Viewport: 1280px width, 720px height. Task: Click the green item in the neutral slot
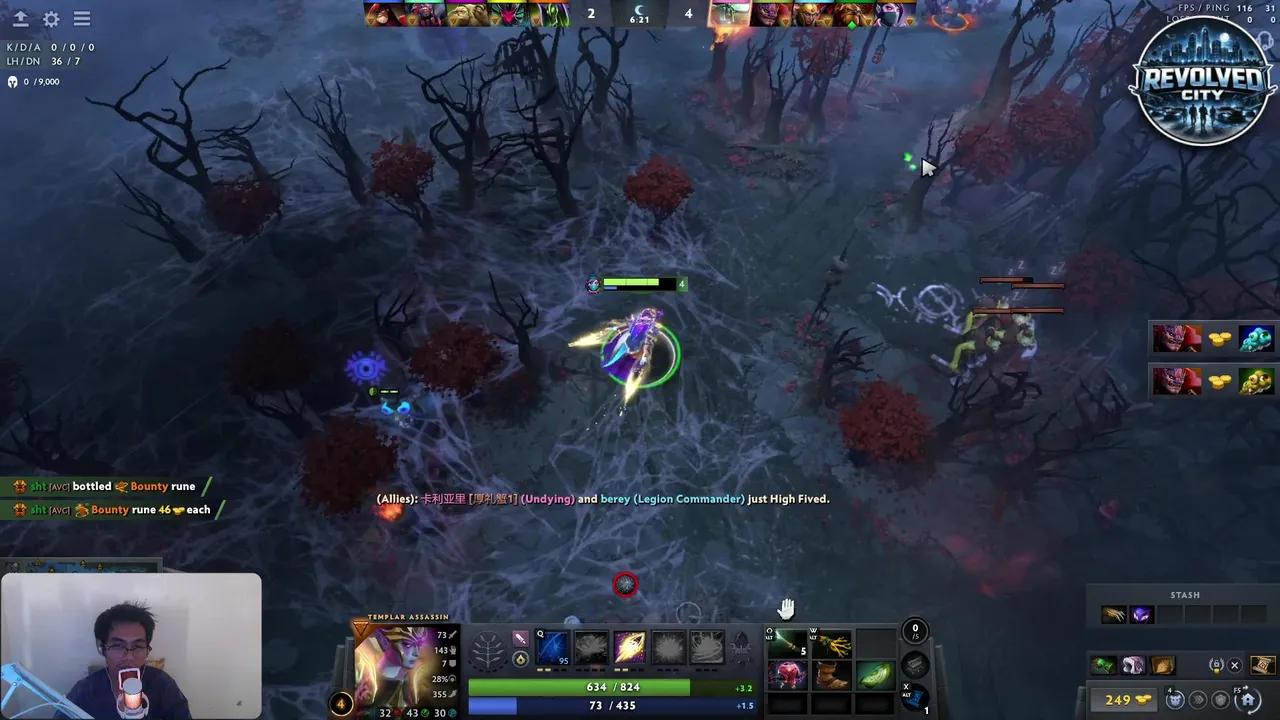click(x=876, y=677)
